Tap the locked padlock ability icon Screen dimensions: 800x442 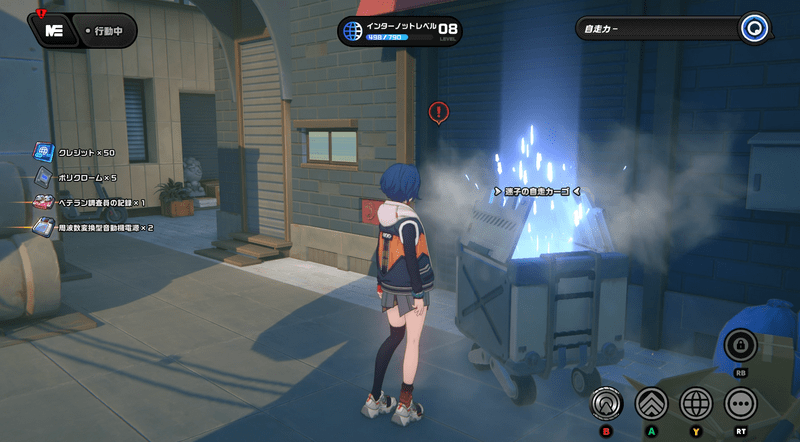click(x=740, y=345)
